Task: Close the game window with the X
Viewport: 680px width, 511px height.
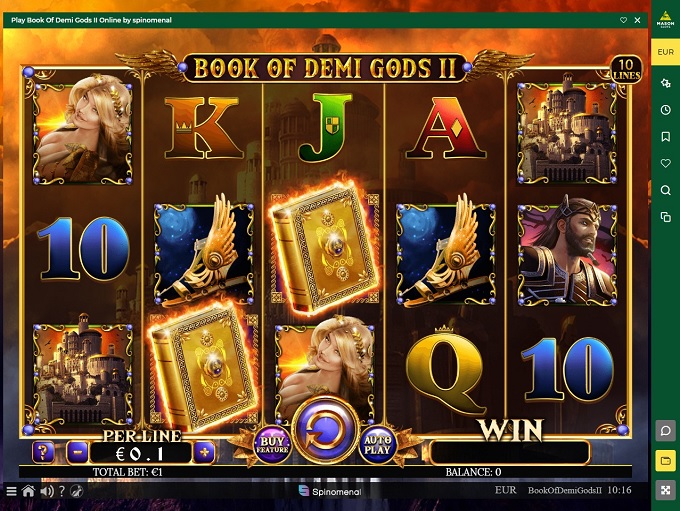Action: coord(638,20)
